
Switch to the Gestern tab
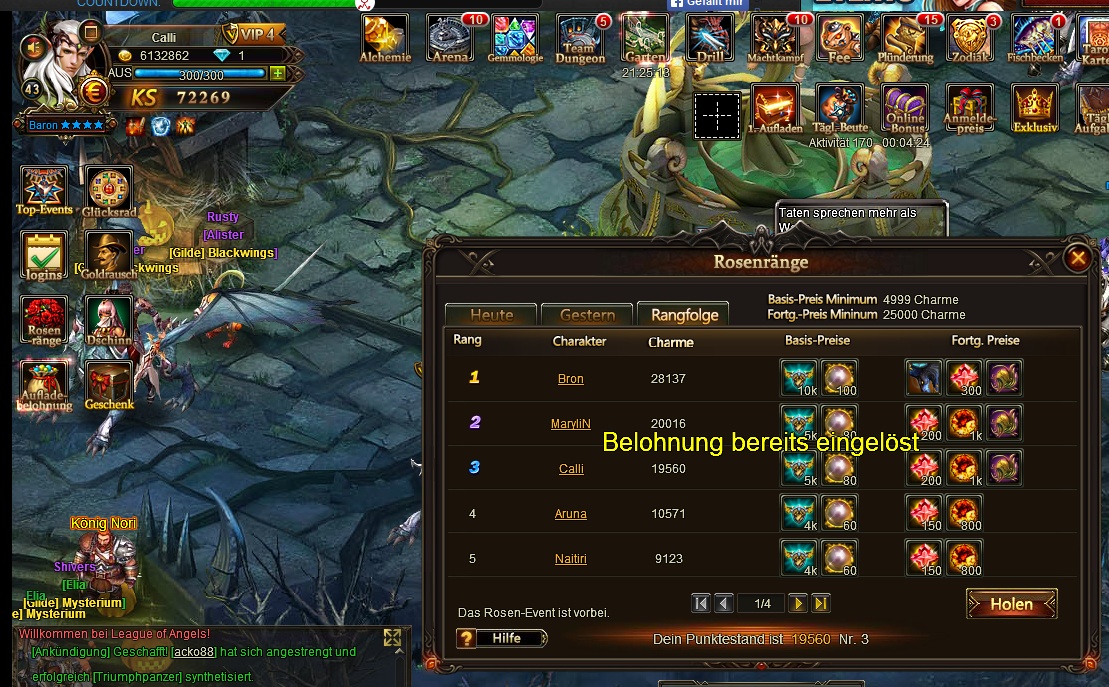click(x=587, y=315)
